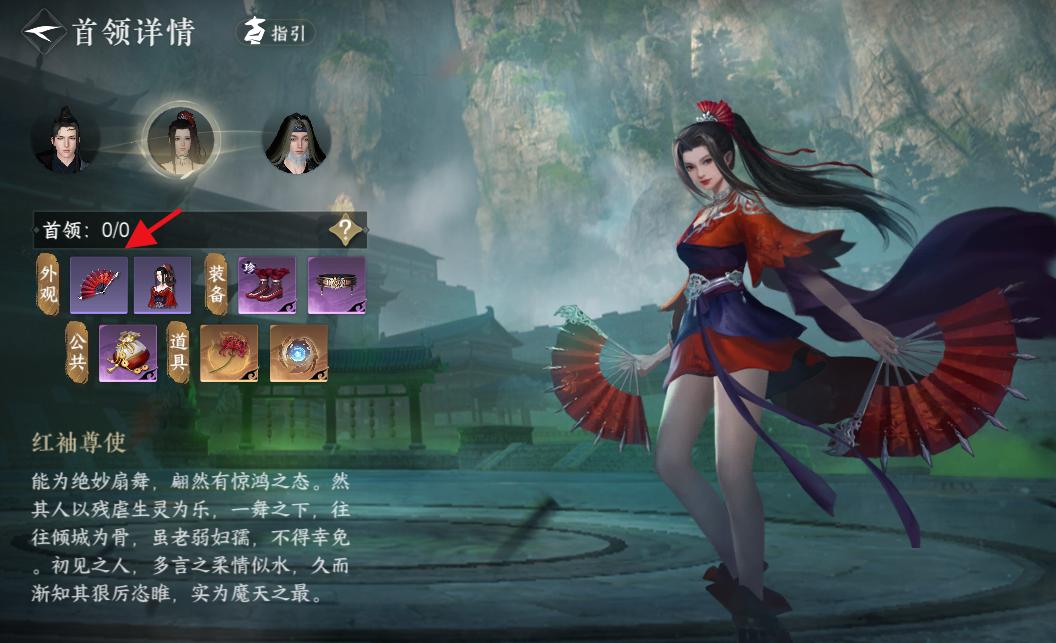Check the dark belt equipment reward

tap(336, 286)
